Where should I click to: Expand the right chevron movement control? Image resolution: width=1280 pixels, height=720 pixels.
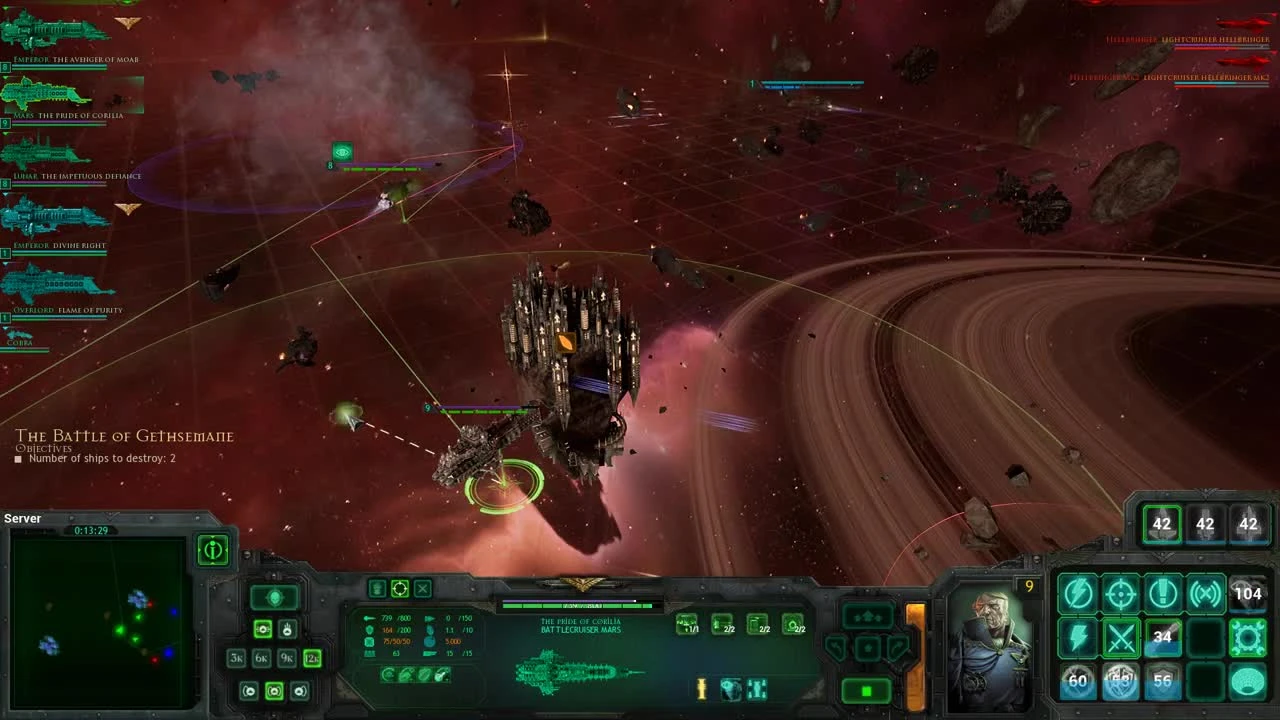tap(897, 646)
